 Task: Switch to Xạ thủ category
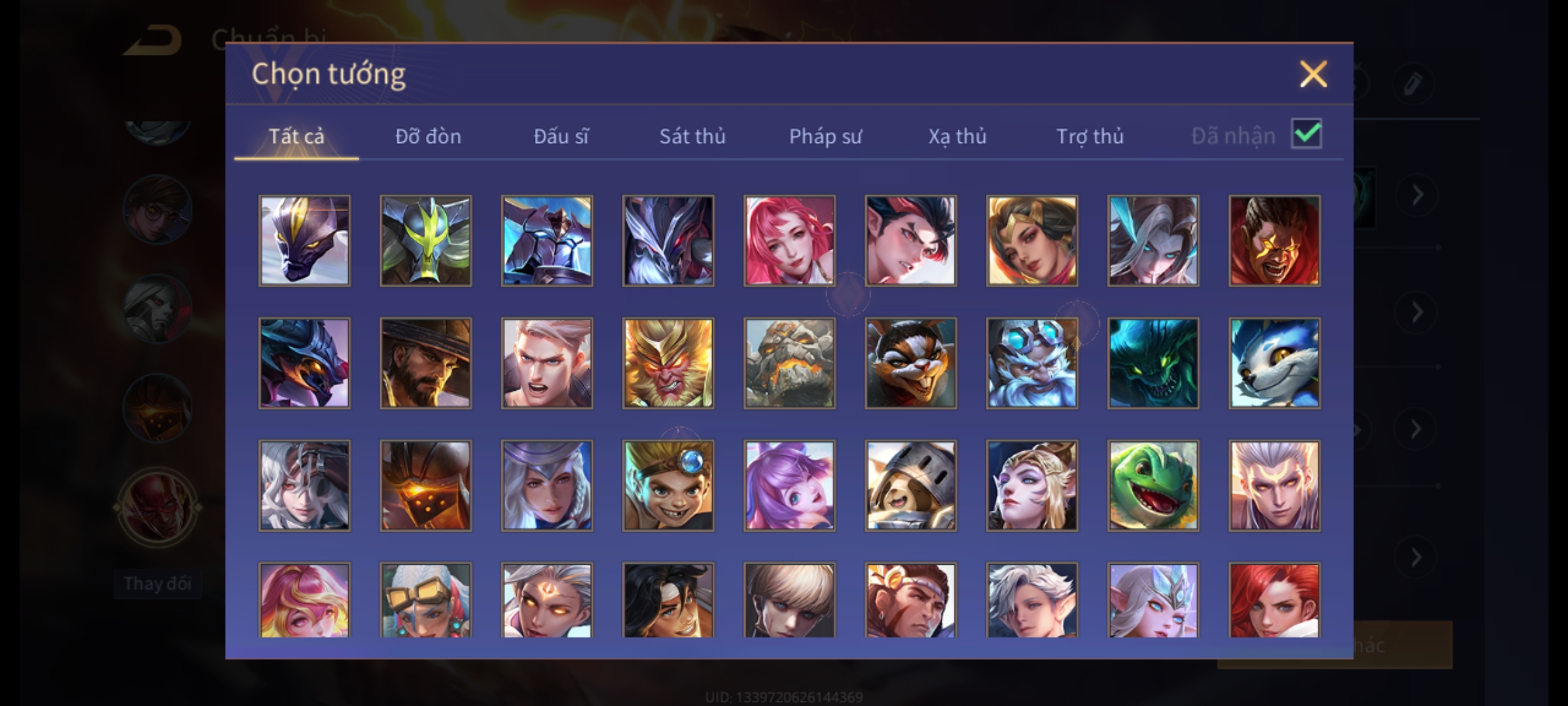[957, 136]
